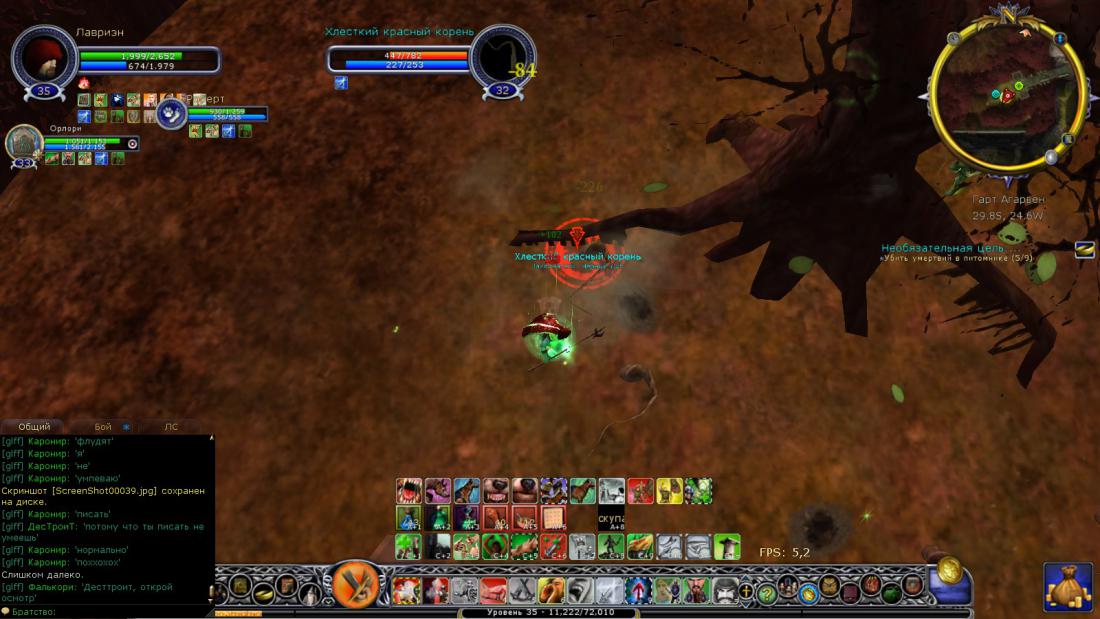Switch to the Общий chat tab
This screenshot has height=619, width=1100.
pyautogui.click(x=34, y=427)
